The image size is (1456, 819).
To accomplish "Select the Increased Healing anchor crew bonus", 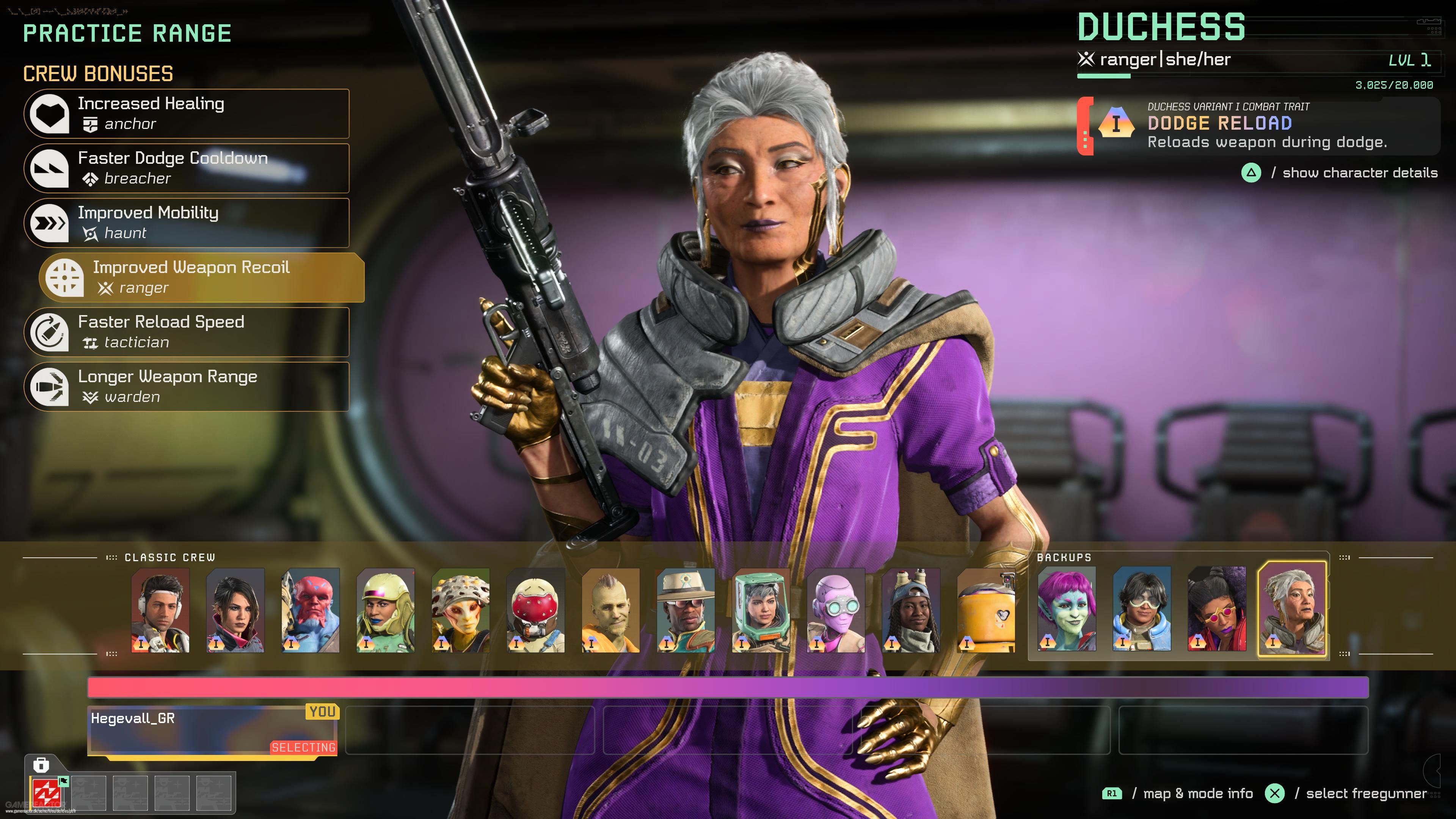I will [x=187, y=114].
